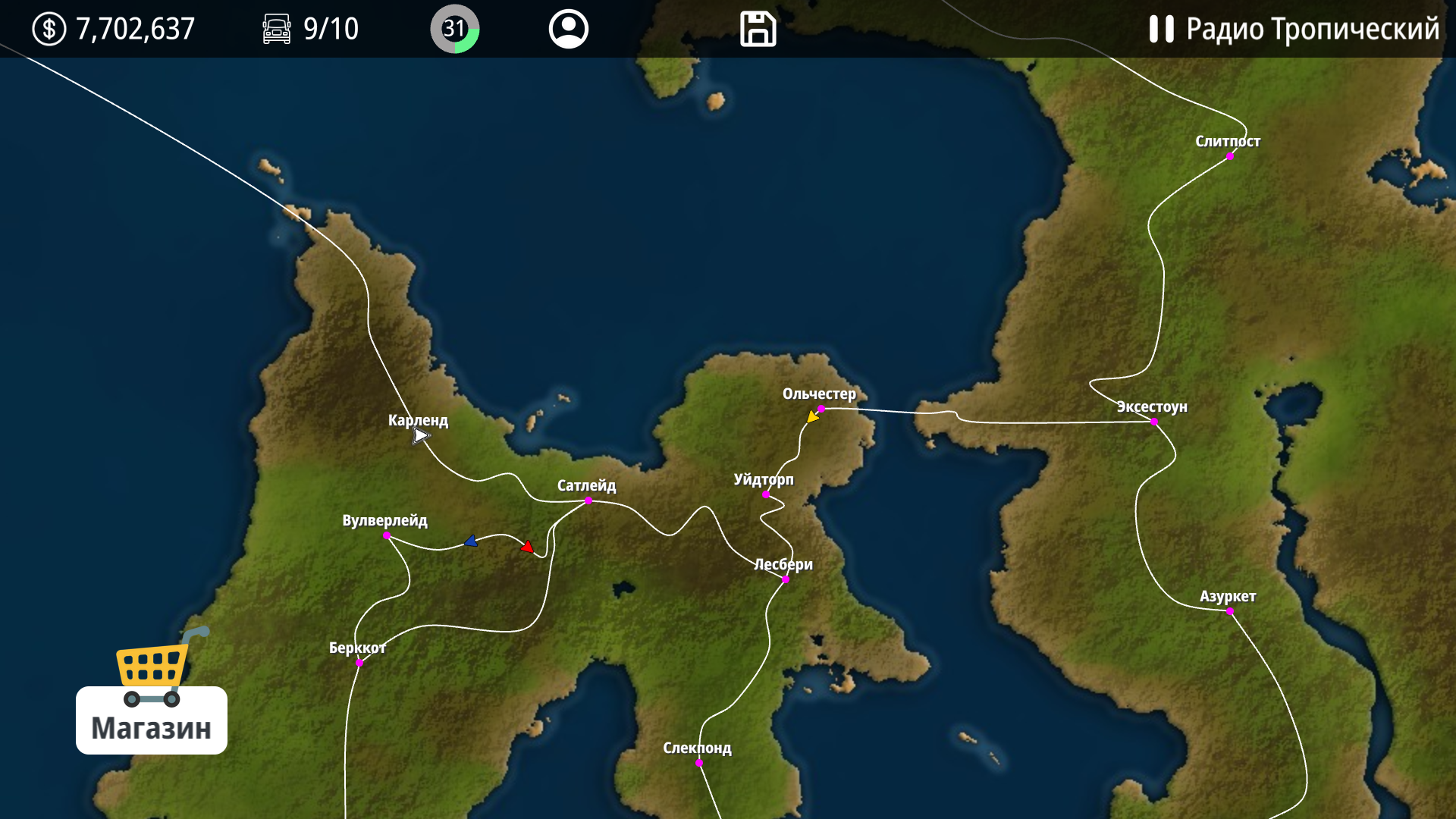Click the Сатлейд city marker
The width and height of the screenshot is (1456, 819).
pos(588,500)
